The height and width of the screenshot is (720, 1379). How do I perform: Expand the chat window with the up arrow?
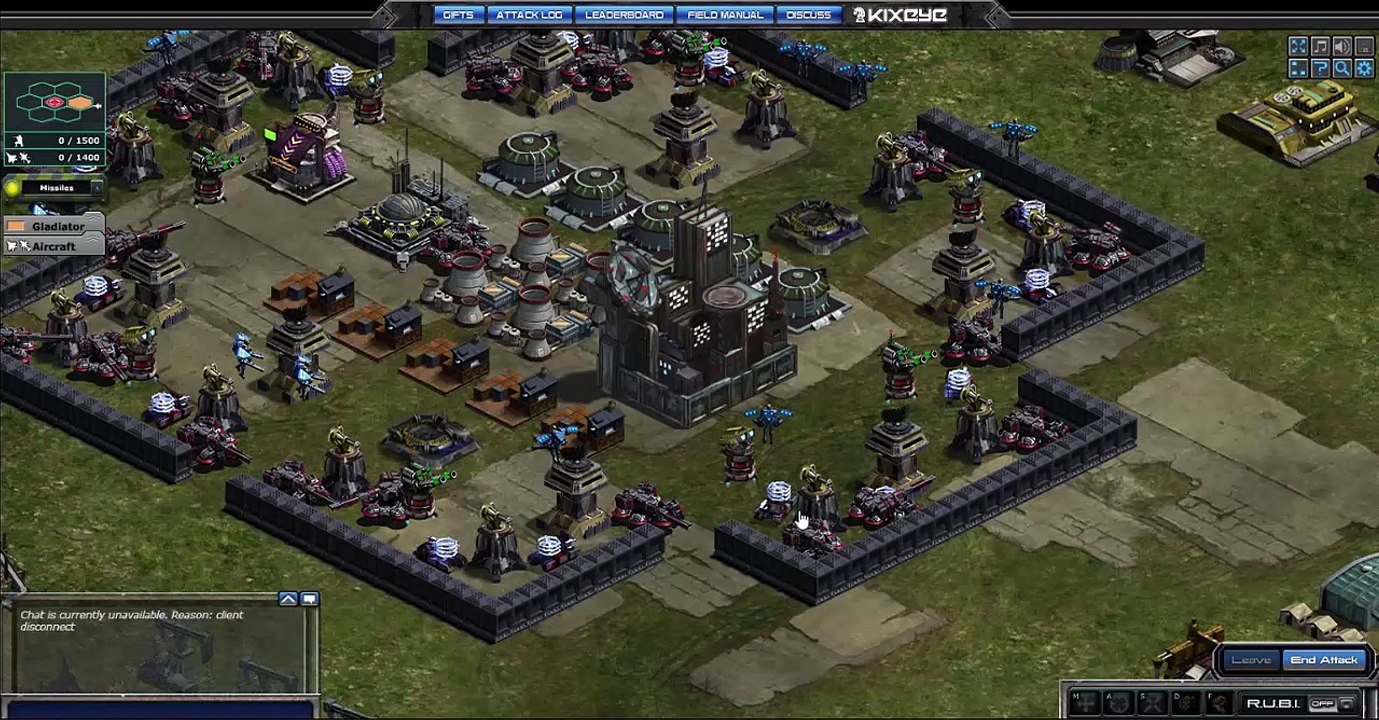click(288, 599)
